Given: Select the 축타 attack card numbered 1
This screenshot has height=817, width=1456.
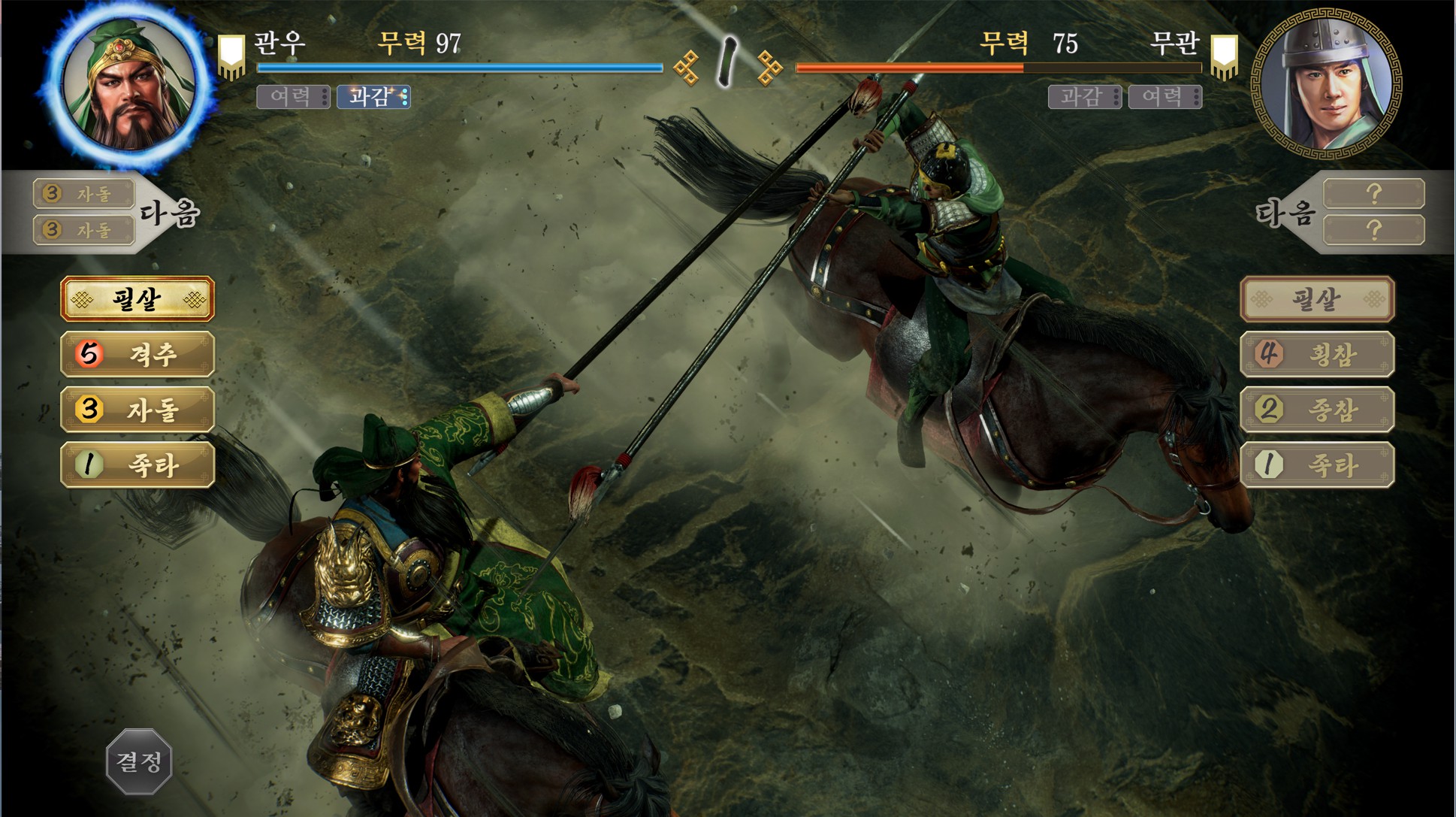Looking at the screenshot, I should 137,465.
